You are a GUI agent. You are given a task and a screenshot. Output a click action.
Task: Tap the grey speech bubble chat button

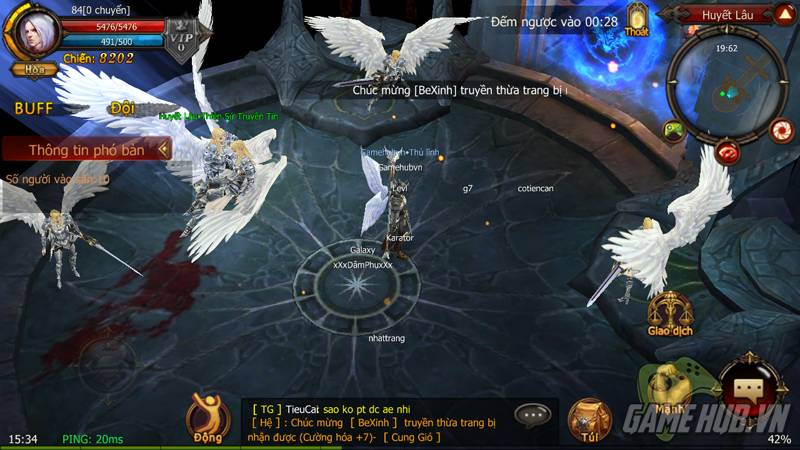click(534, 414)
